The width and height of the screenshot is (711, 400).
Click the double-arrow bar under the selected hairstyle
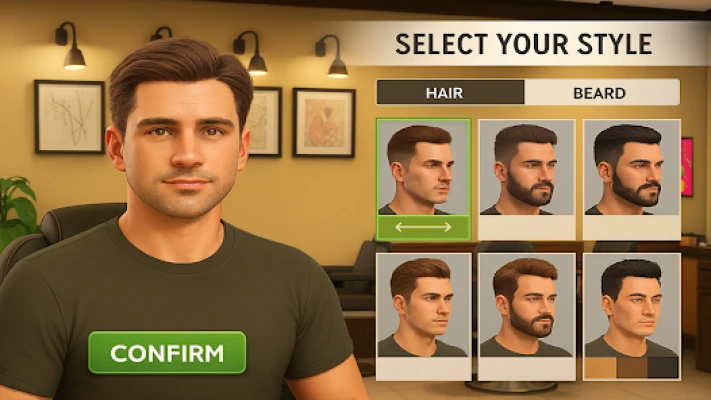point(423,228)
